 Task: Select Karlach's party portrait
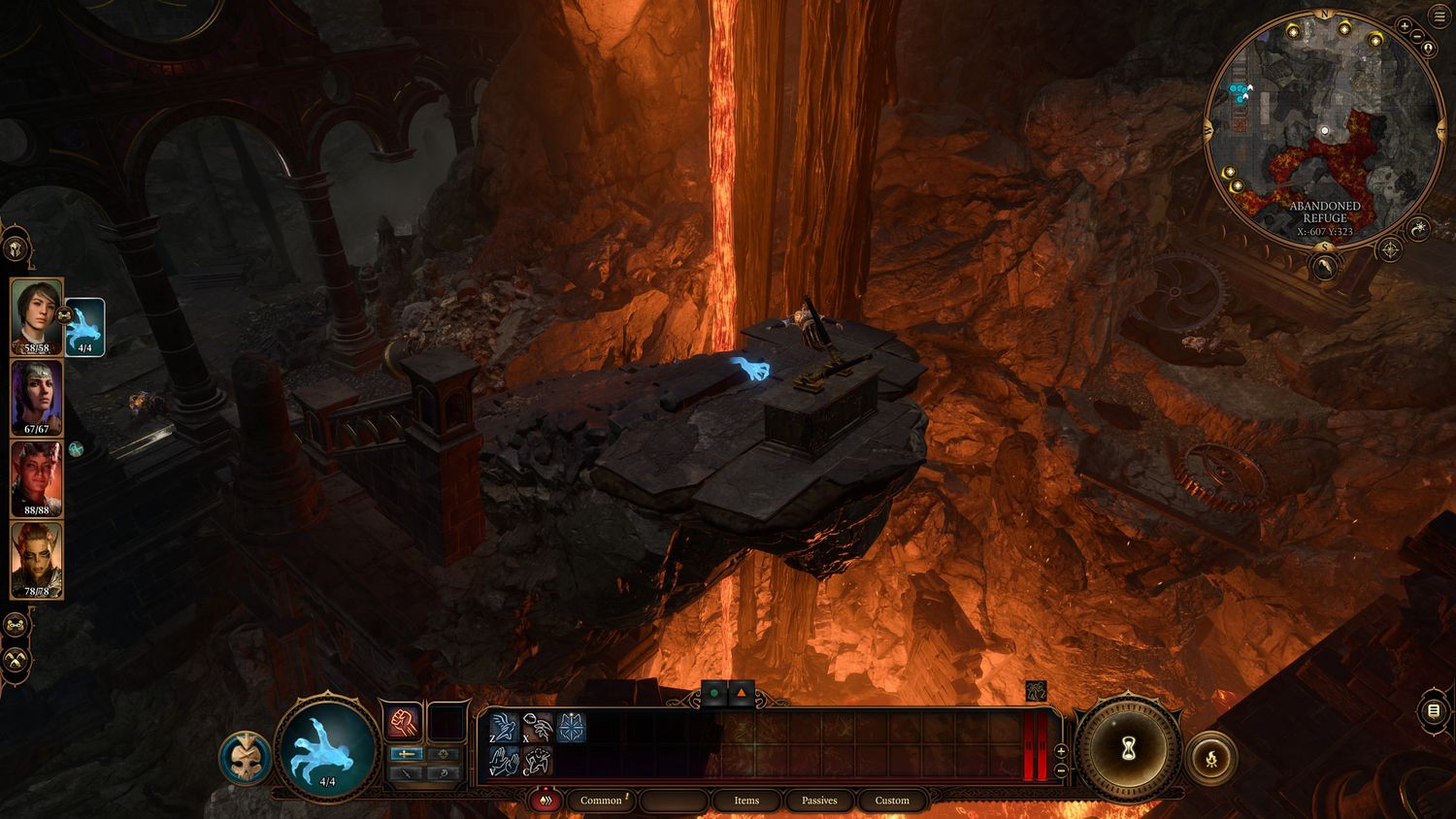pos(37,479)
